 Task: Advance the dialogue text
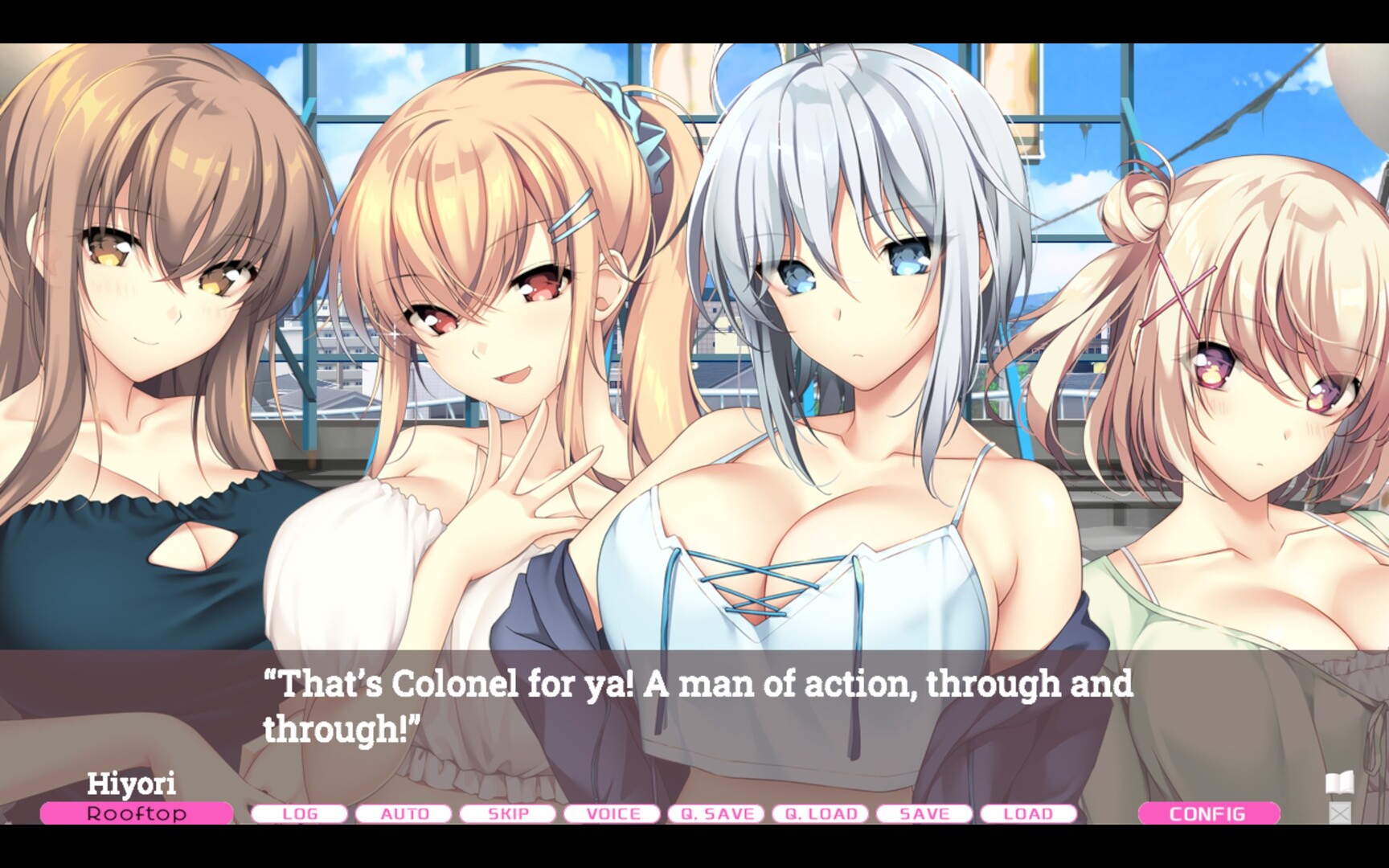(x=698, y=706)
